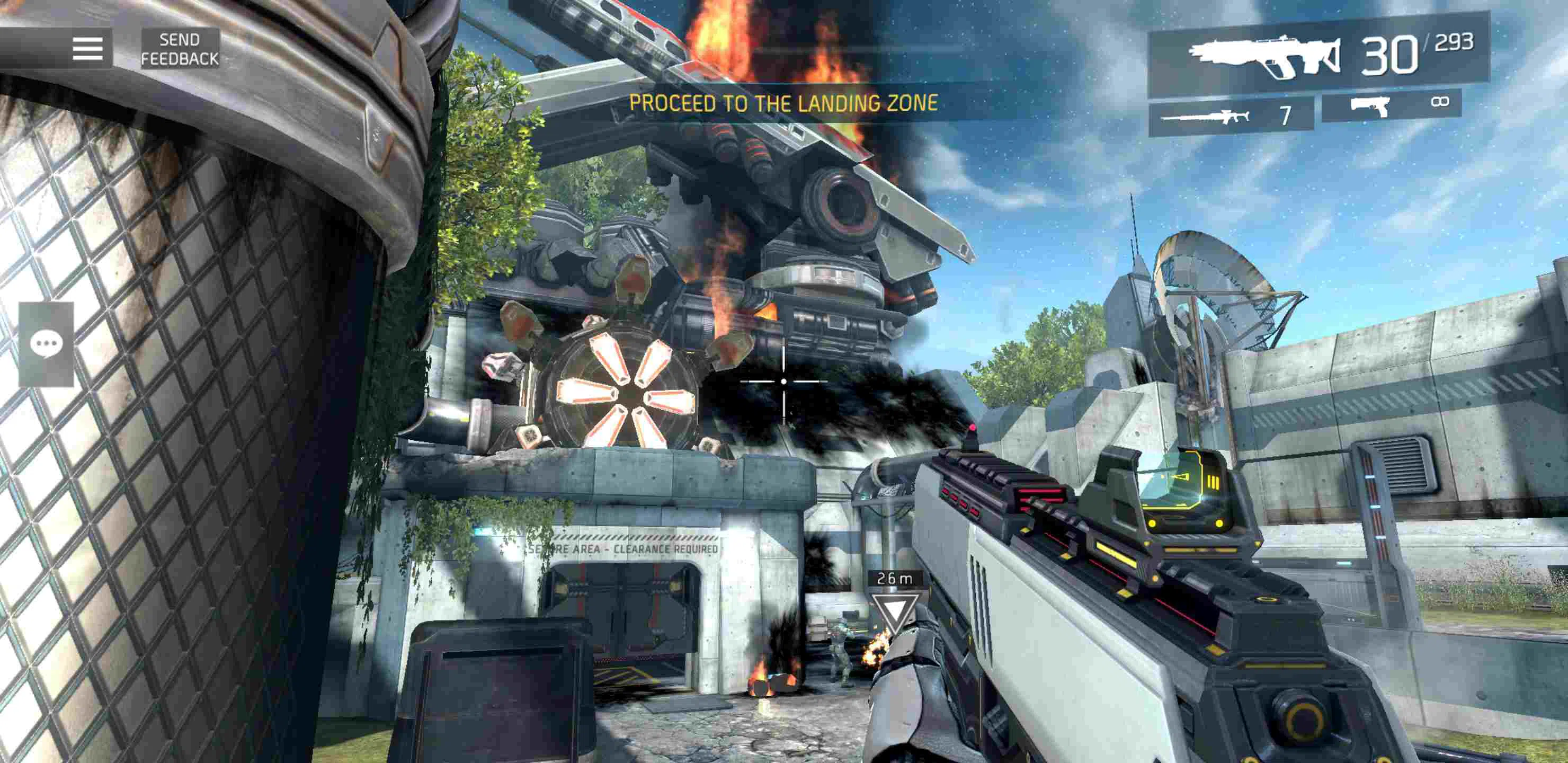Switch to the sniper rifle weapon slot
The image size is (1568, 763).
[1230, 115]
